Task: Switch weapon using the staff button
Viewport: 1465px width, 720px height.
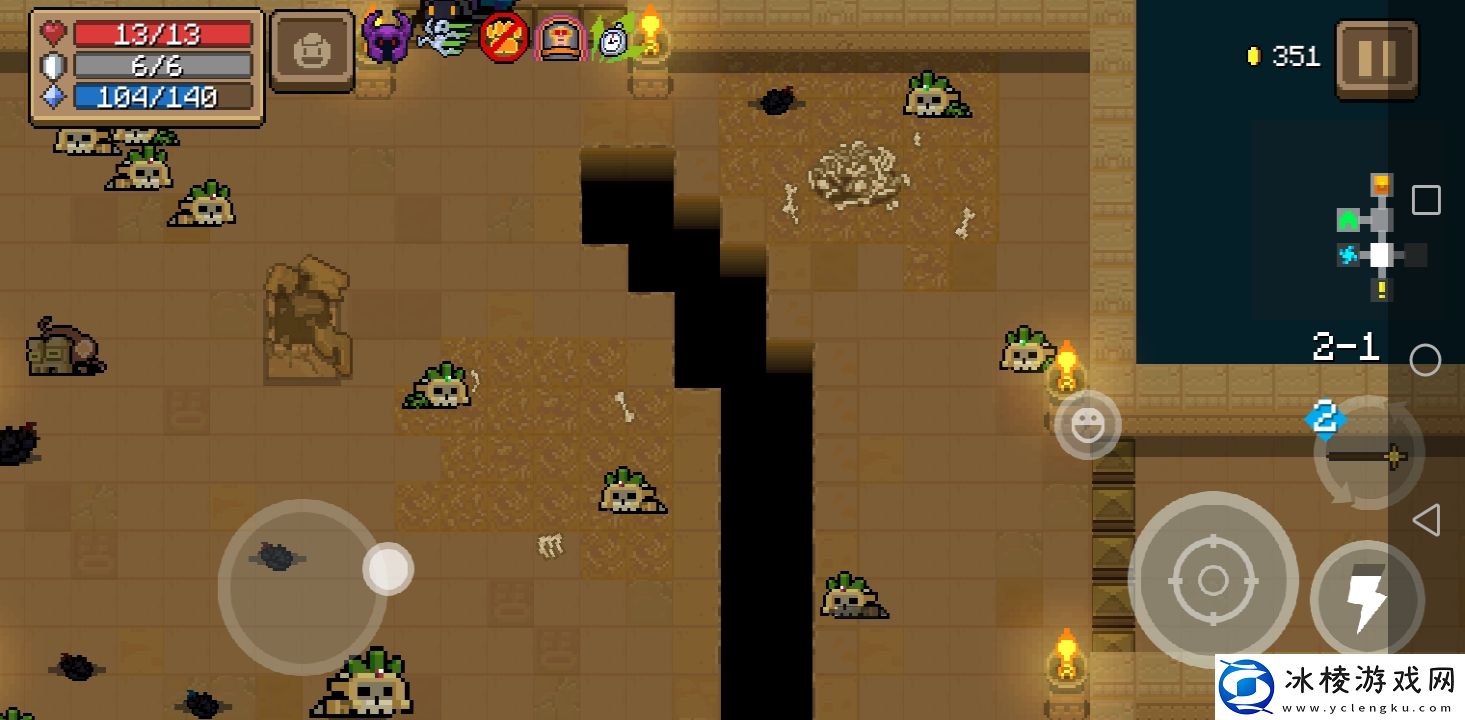Action: point(1368,455)
